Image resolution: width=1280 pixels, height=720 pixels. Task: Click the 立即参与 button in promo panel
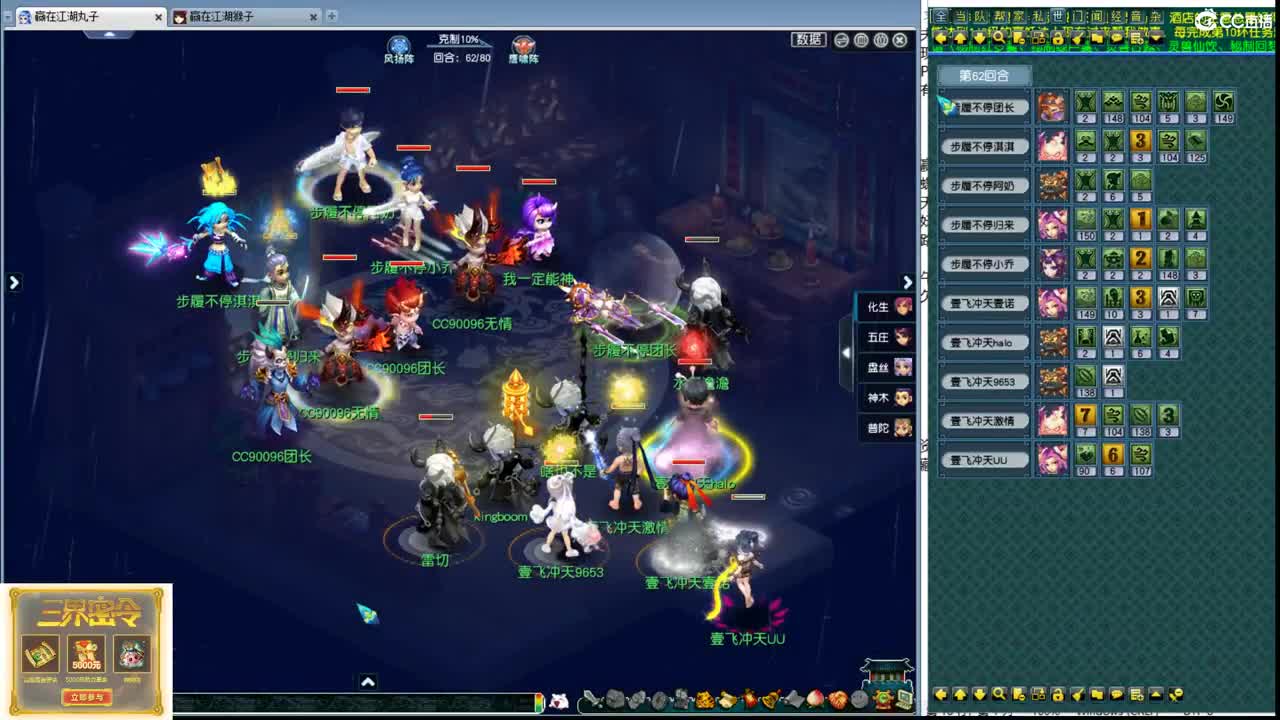point(86,698)
